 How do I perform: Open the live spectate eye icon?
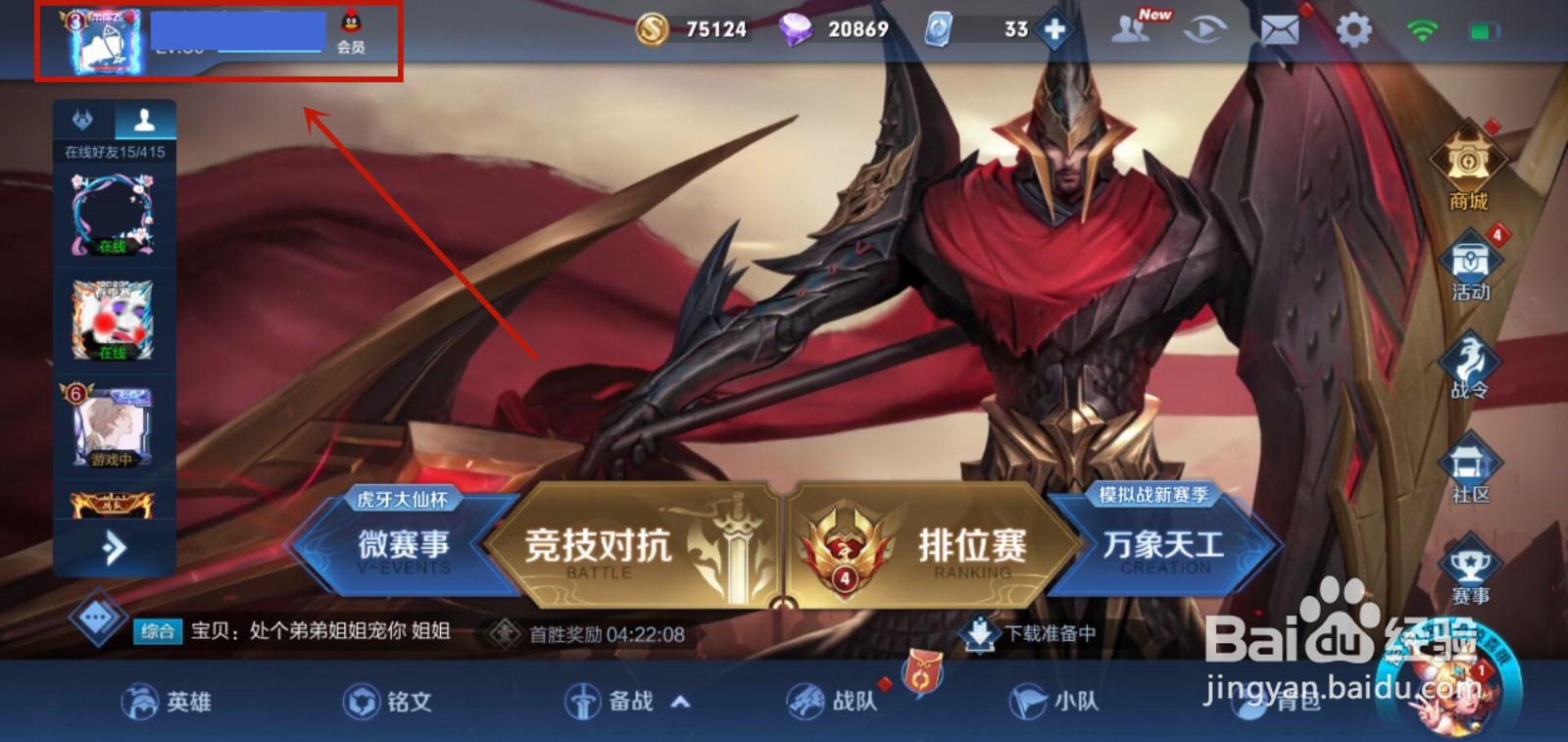(x=1205, y=29)
